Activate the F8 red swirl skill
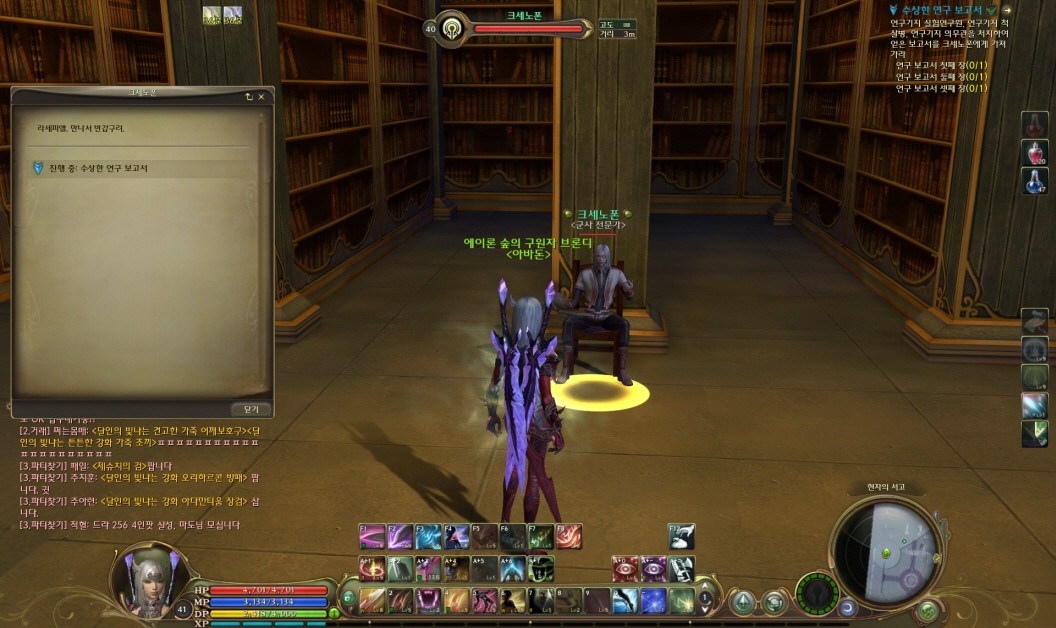The image size is (1056, 628). (569, 537)
